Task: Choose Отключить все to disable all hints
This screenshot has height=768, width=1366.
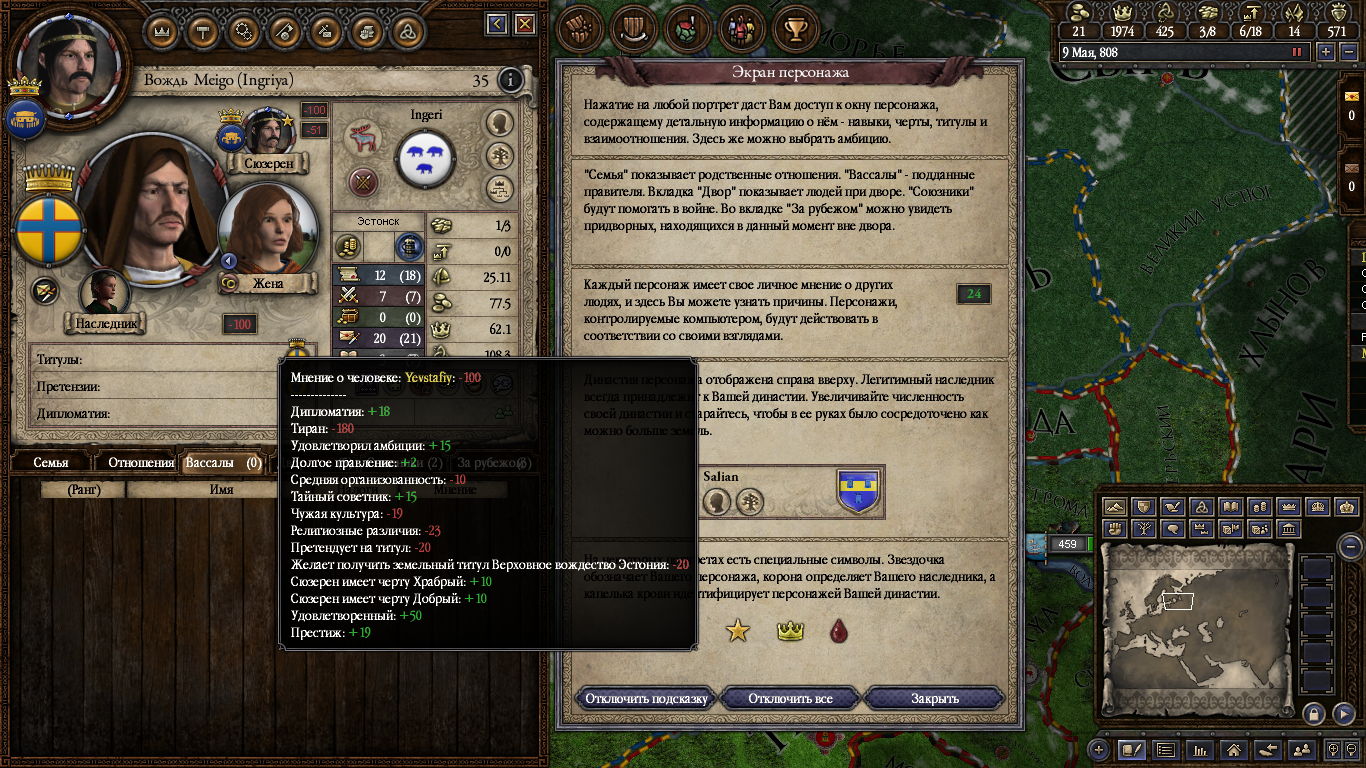Action: click(x=790, y=698)
